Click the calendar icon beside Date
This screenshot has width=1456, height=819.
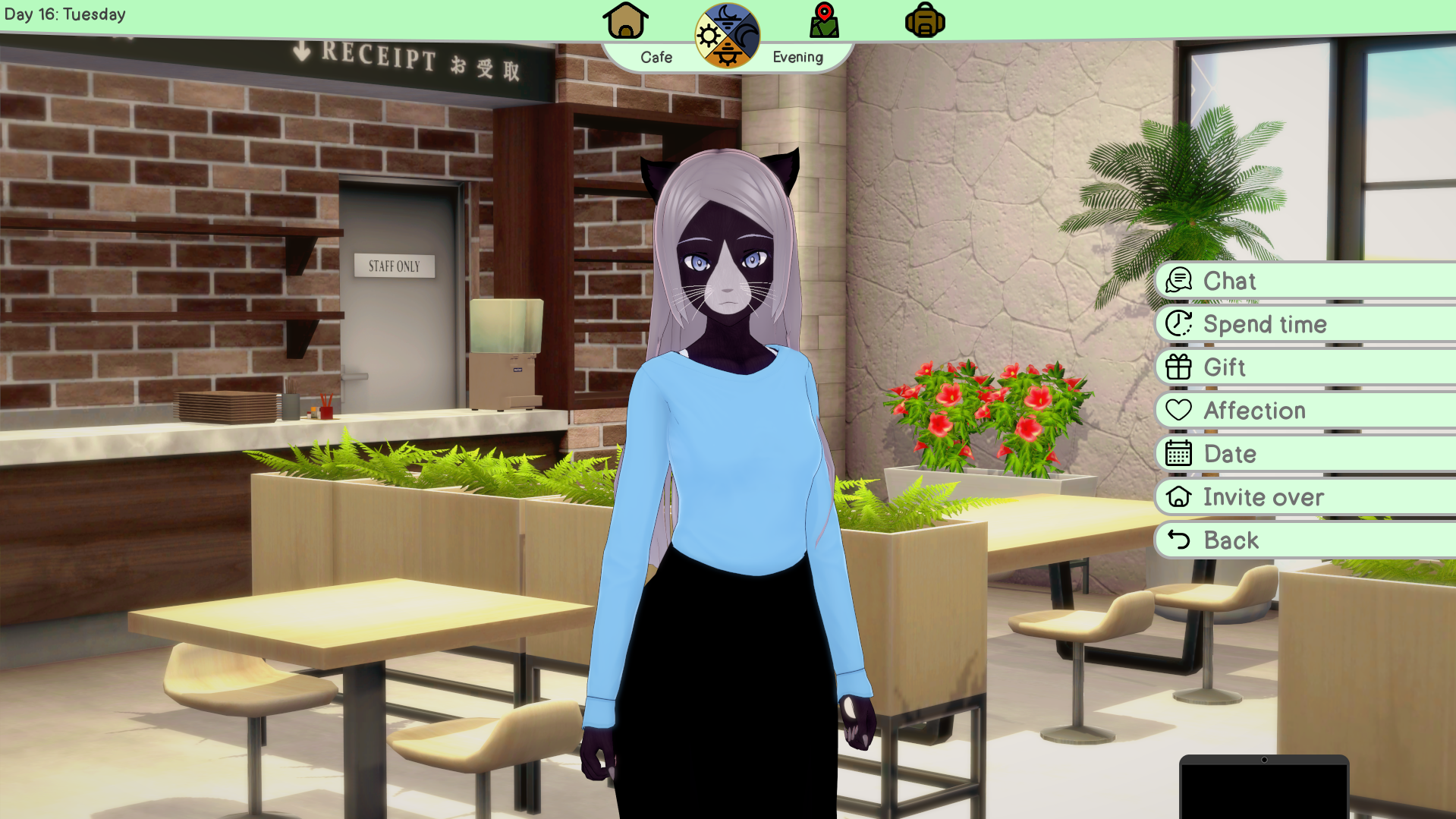[x=1178, y=454]
